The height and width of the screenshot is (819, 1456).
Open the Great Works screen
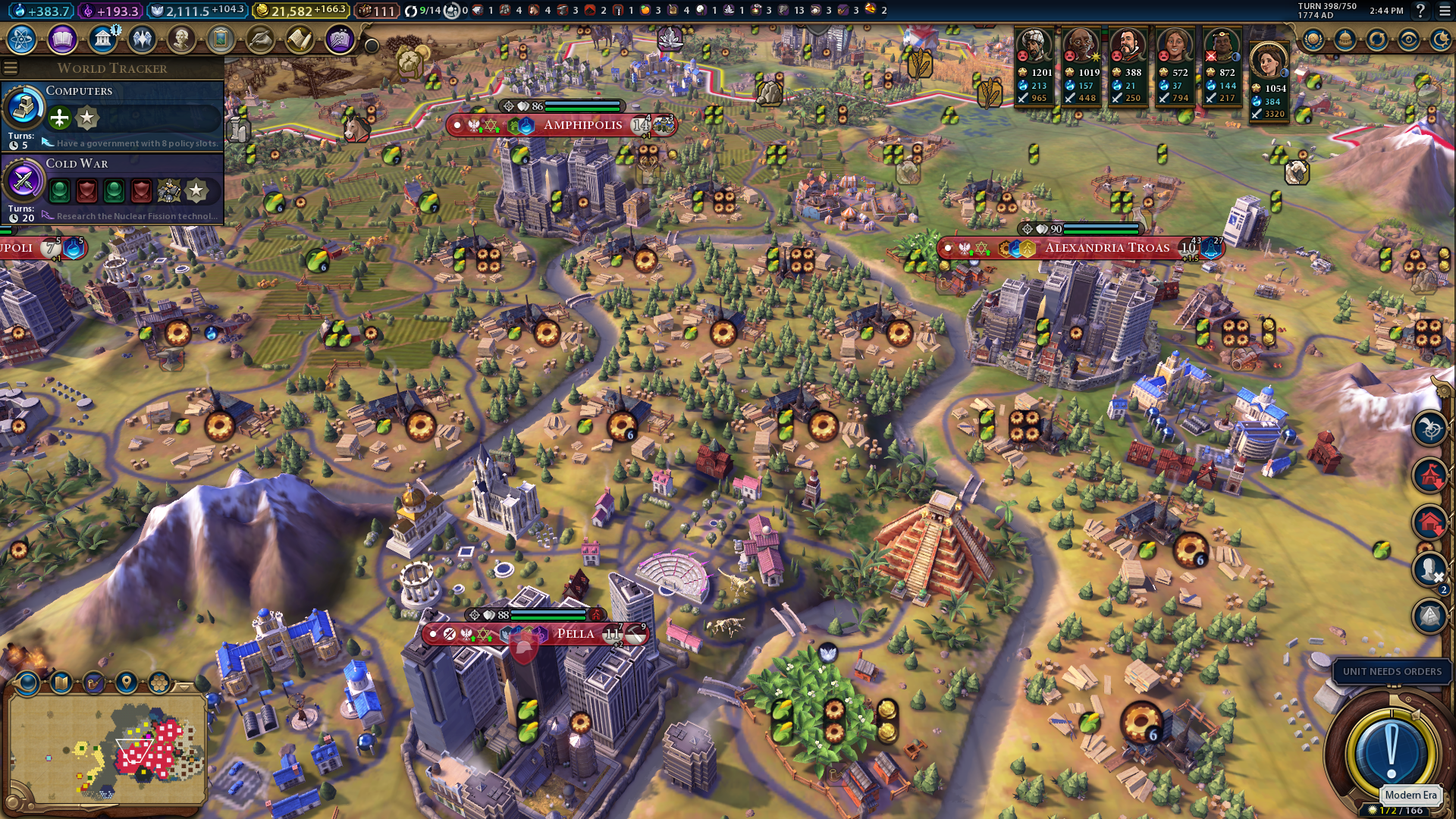[221, 39]
